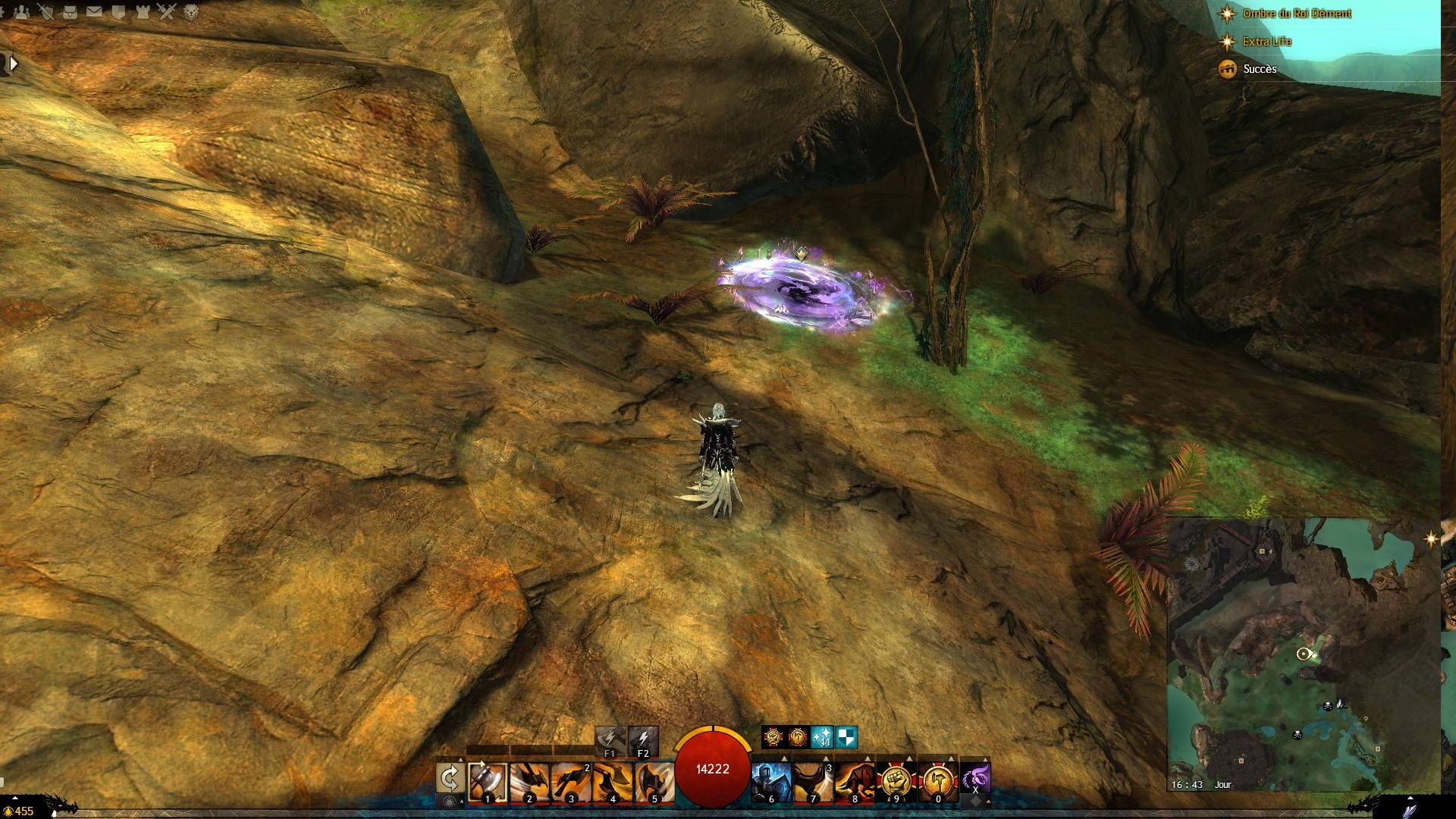Open the contacts and party menu icon
This screenshot has height=819, width=1456.
click(x=23, y=11)
